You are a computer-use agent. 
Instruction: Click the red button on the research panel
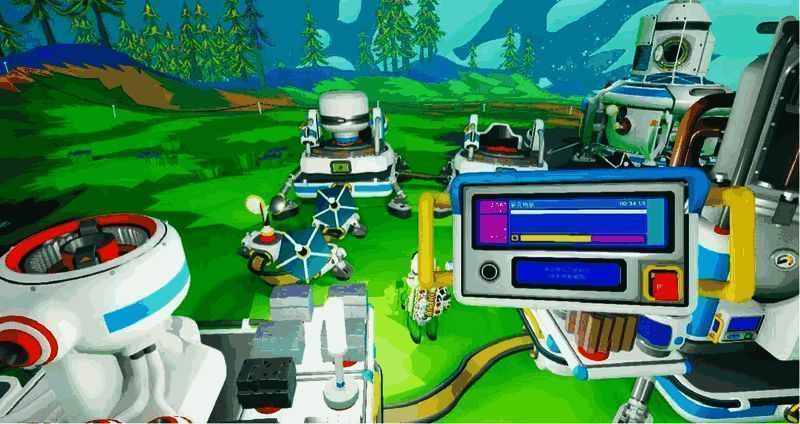[661, 283]
